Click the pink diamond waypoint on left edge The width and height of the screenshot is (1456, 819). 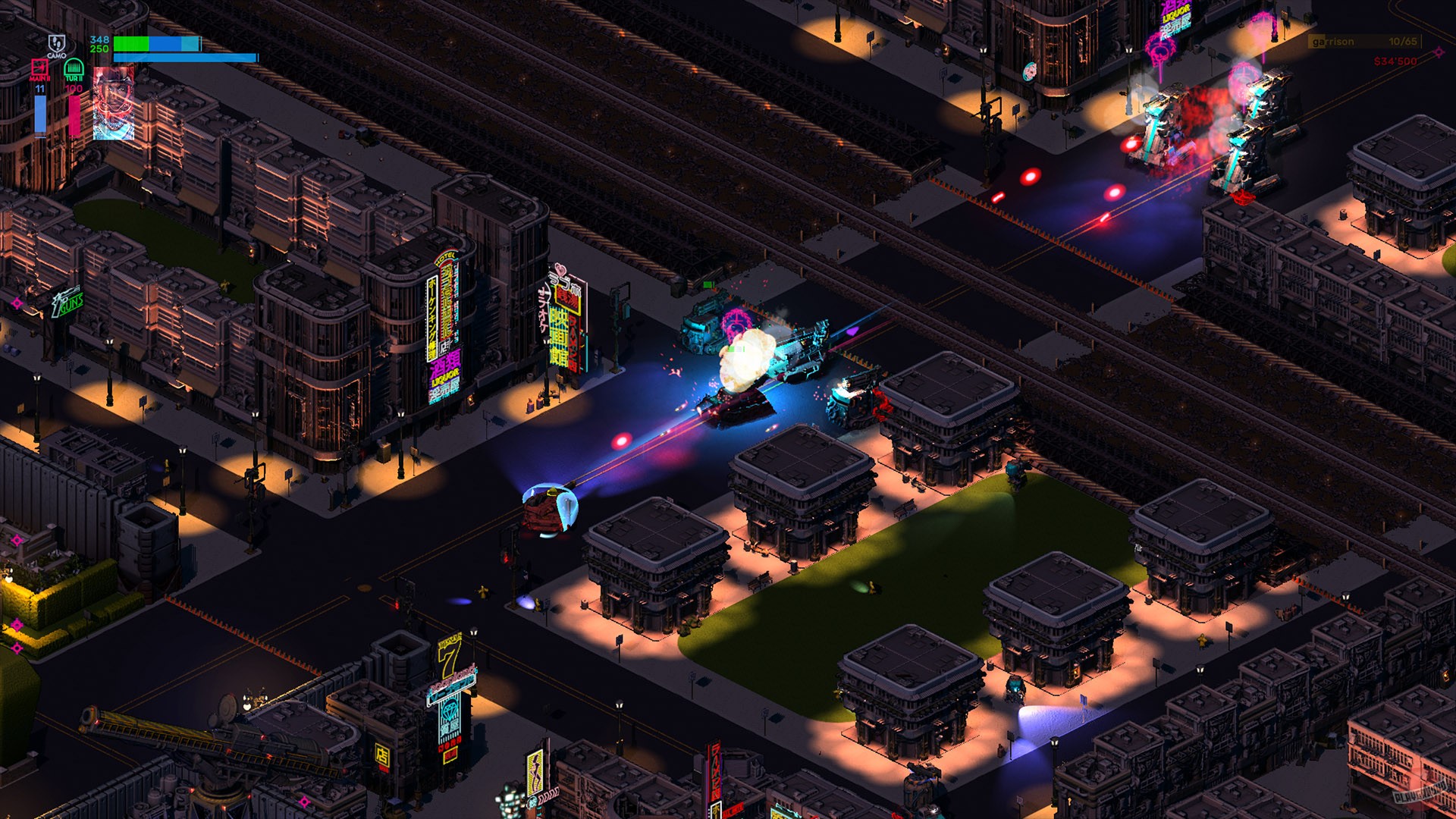[17, 301]
